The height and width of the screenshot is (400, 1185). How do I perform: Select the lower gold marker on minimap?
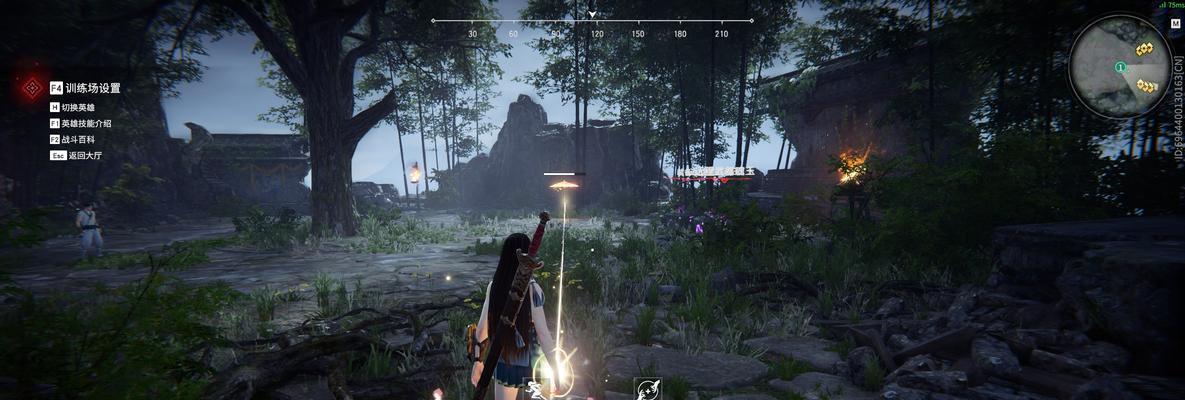click(1146, 86)
